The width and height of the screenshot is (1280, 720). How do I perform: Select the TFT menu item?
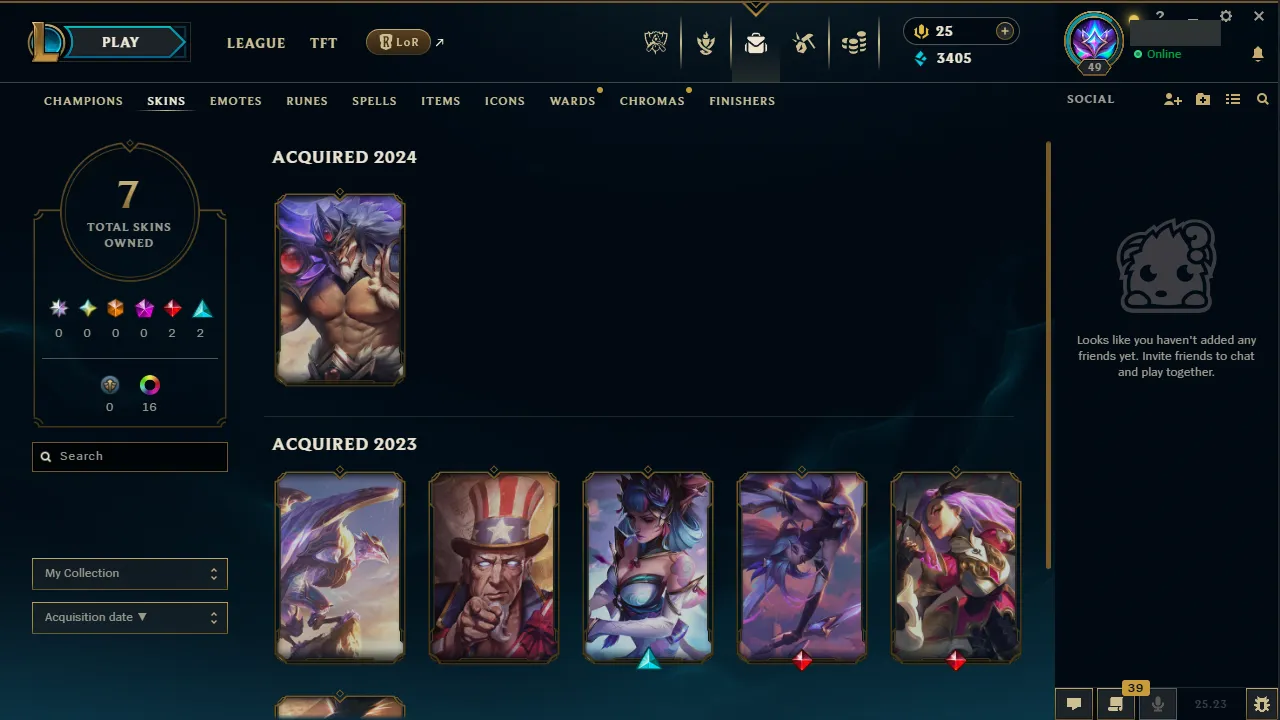point(323,43)
